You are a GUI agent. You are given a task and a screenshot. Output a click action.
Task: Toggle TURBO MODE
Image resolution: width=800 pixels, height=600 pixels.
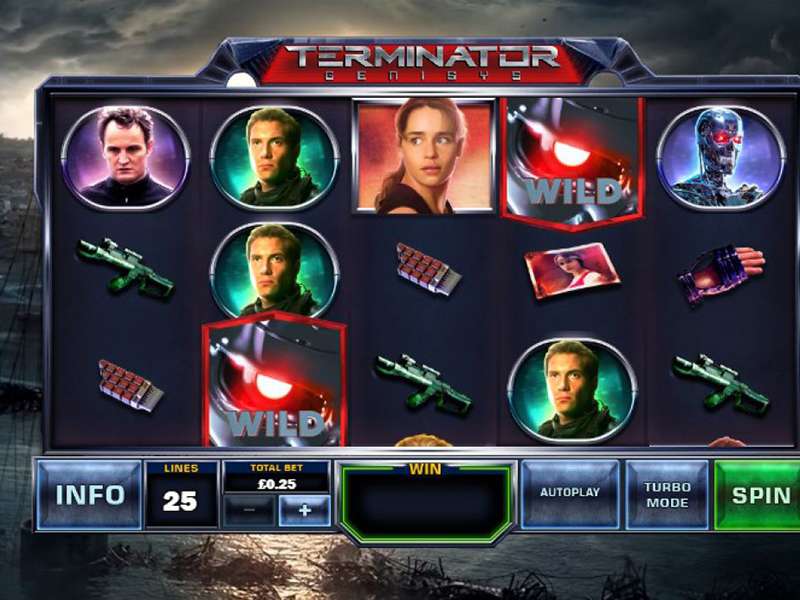coord(666,495)
